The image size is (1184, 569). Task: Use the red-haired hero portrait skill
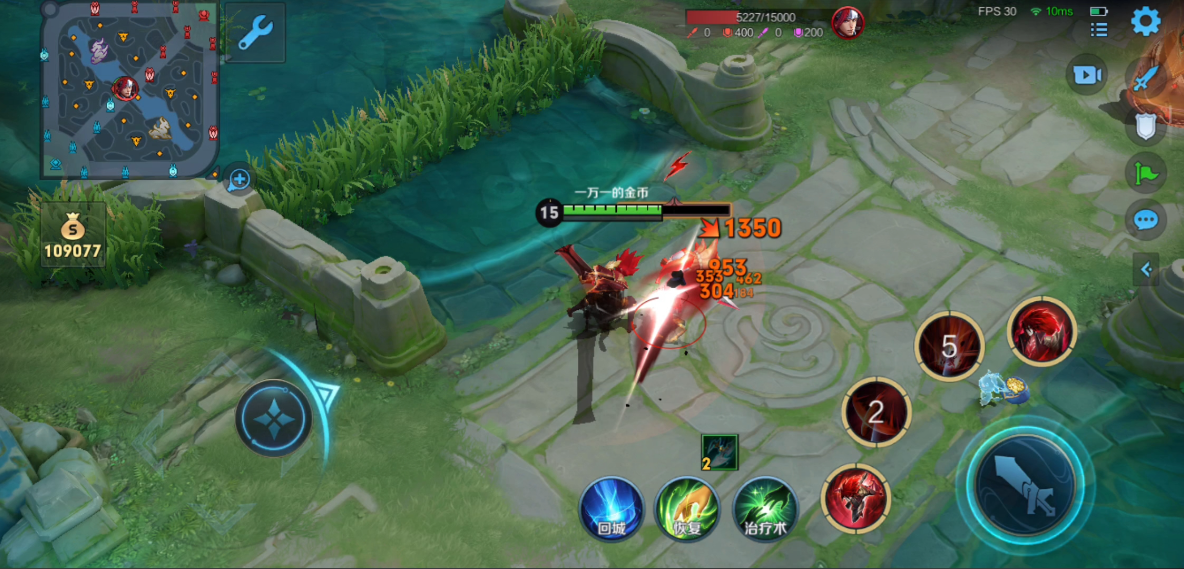click(x=1041, y=331)
